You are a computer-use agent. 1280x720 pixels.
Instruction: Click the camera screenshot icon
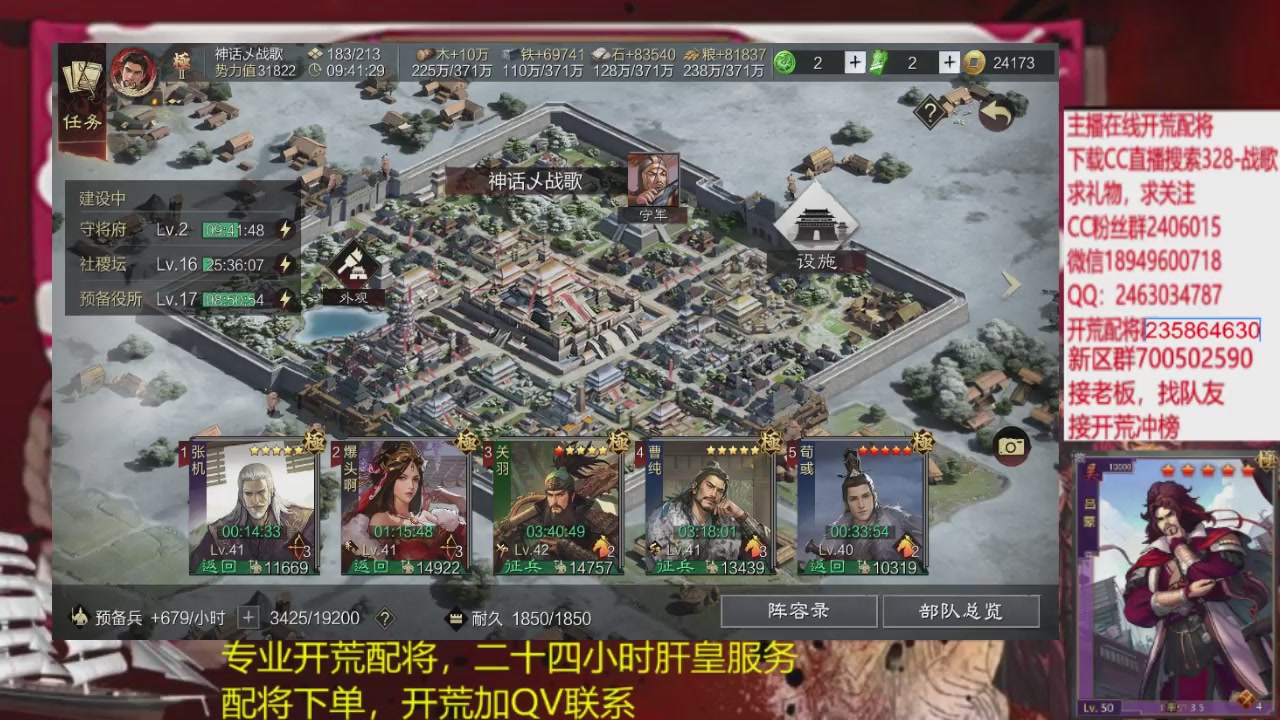[x=1011, y=446]
